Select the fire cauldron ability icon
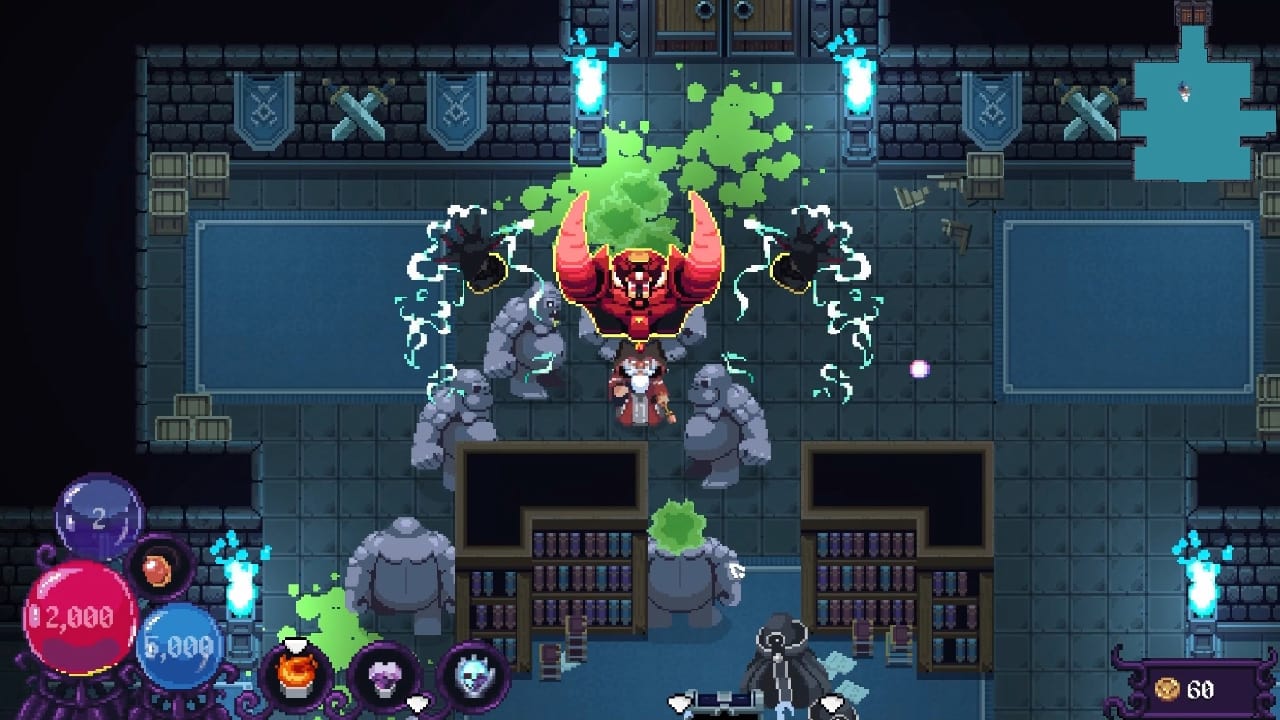The height and width of the screenshot is (720, 1280). 295,675
